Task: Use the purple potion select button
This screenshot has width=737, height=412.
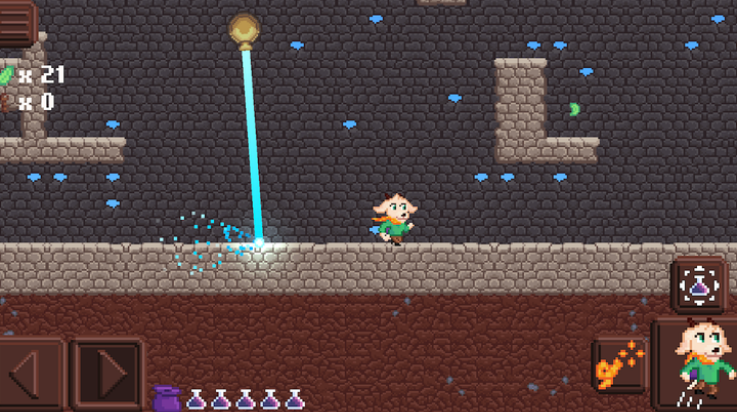Action: tap(699, 286)
